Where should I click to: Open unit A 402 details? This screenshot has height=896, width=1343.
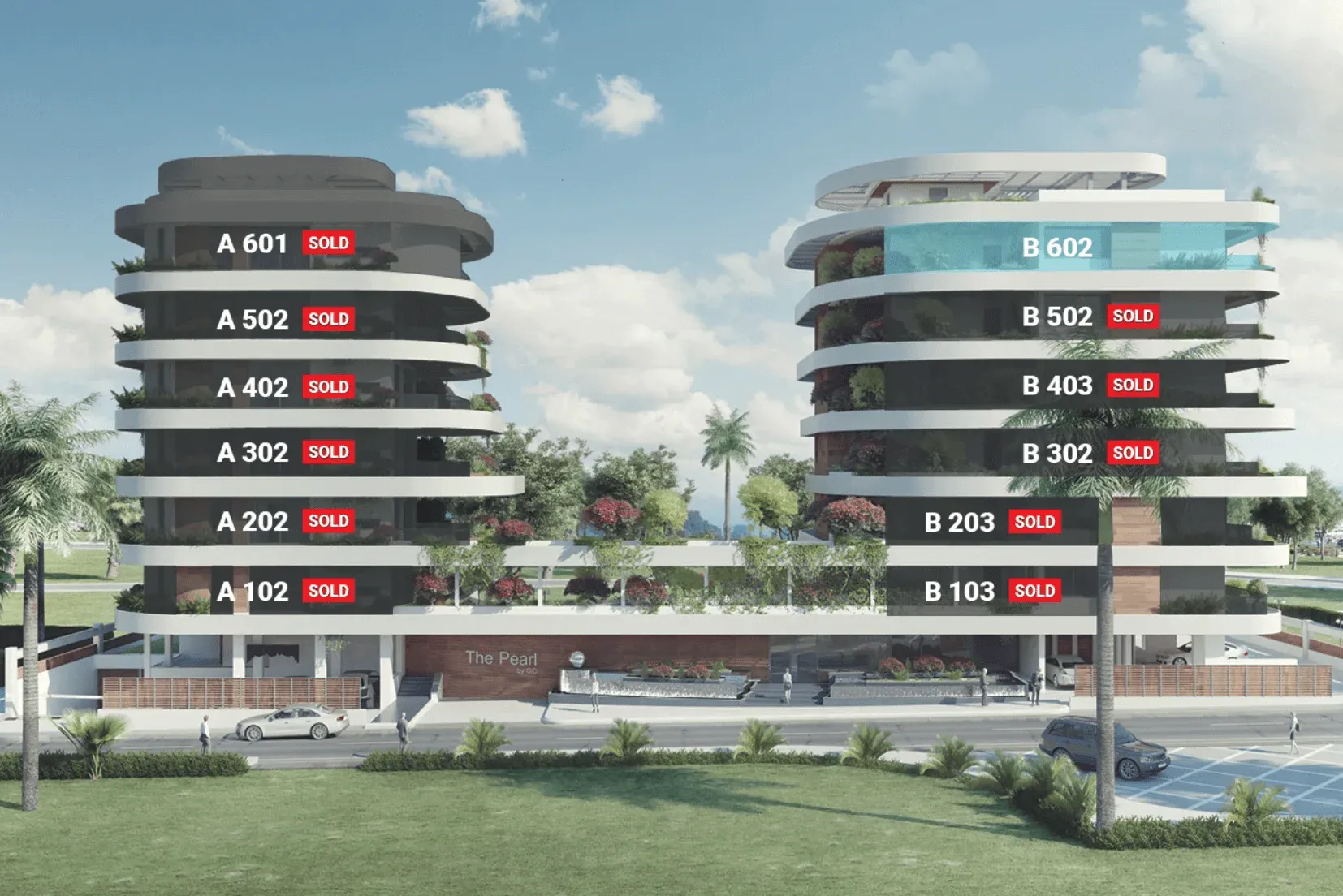[253, 388]
